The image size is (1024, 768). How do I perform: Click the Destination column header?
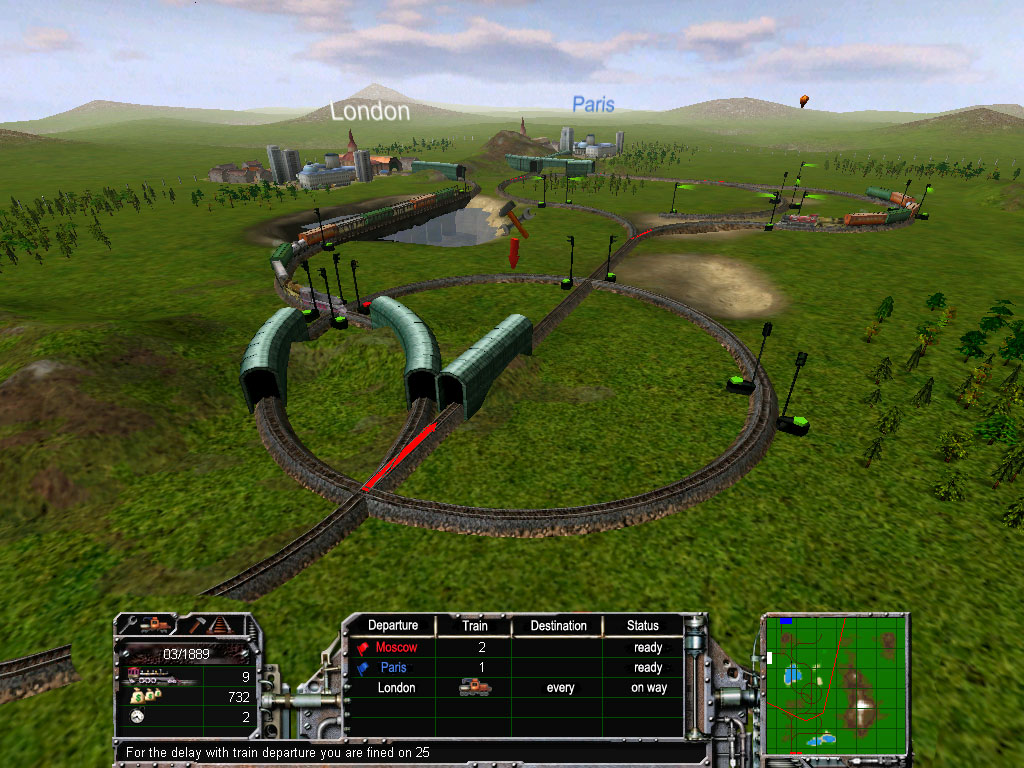(x=558, y=626)
